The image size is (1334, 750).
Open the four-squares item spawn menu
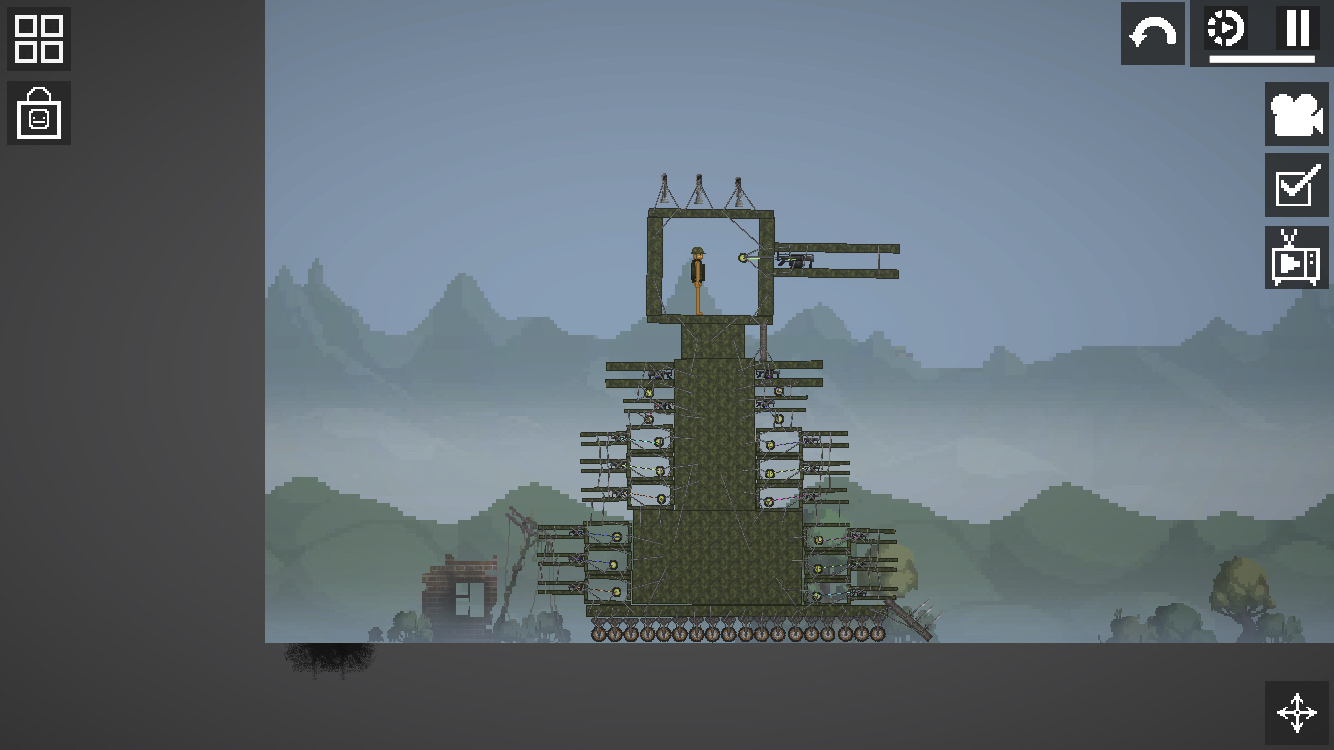[39, 39]
